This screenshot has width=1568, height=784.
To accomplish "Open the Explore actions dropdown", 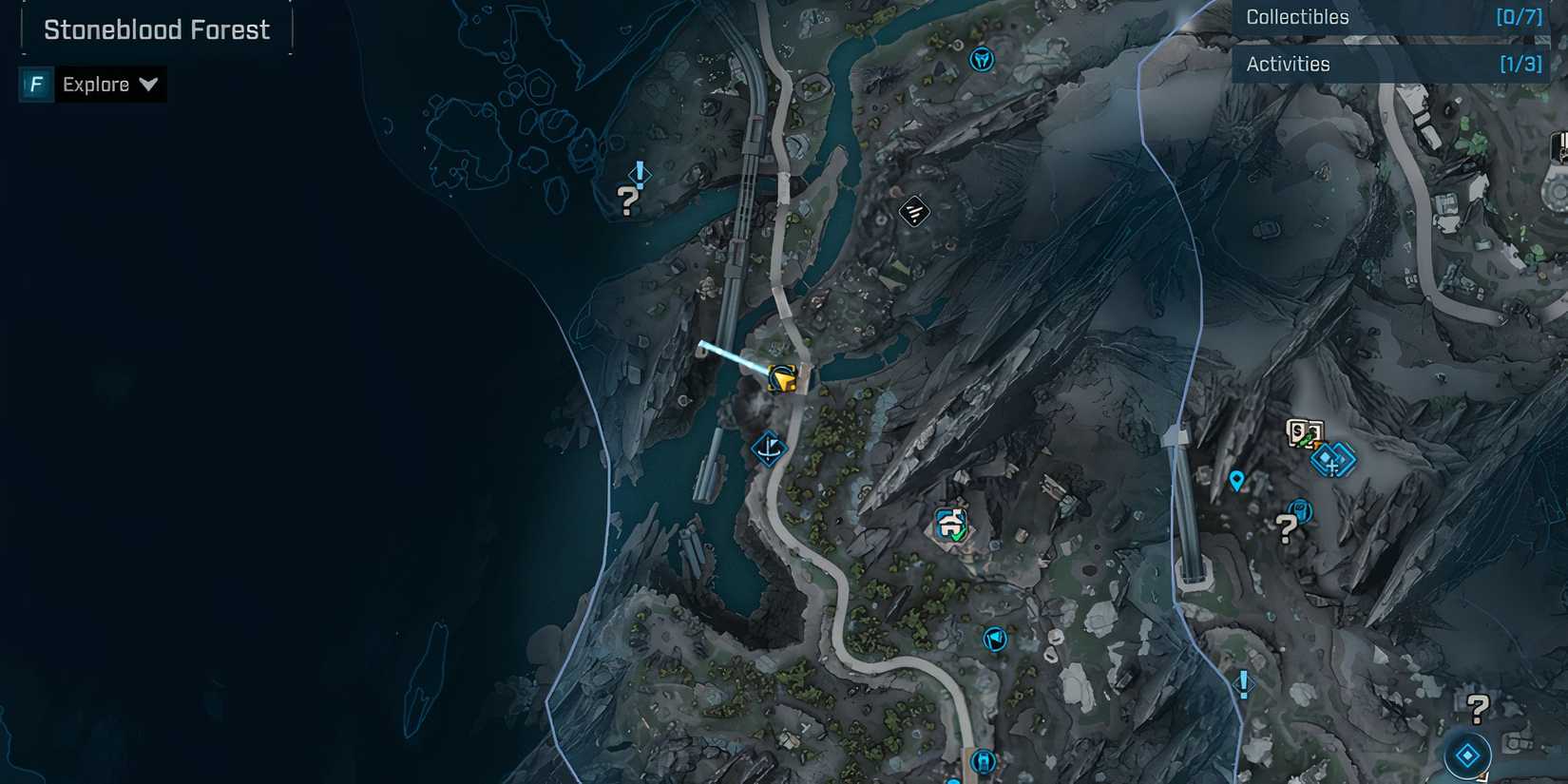I will [149, 84].
